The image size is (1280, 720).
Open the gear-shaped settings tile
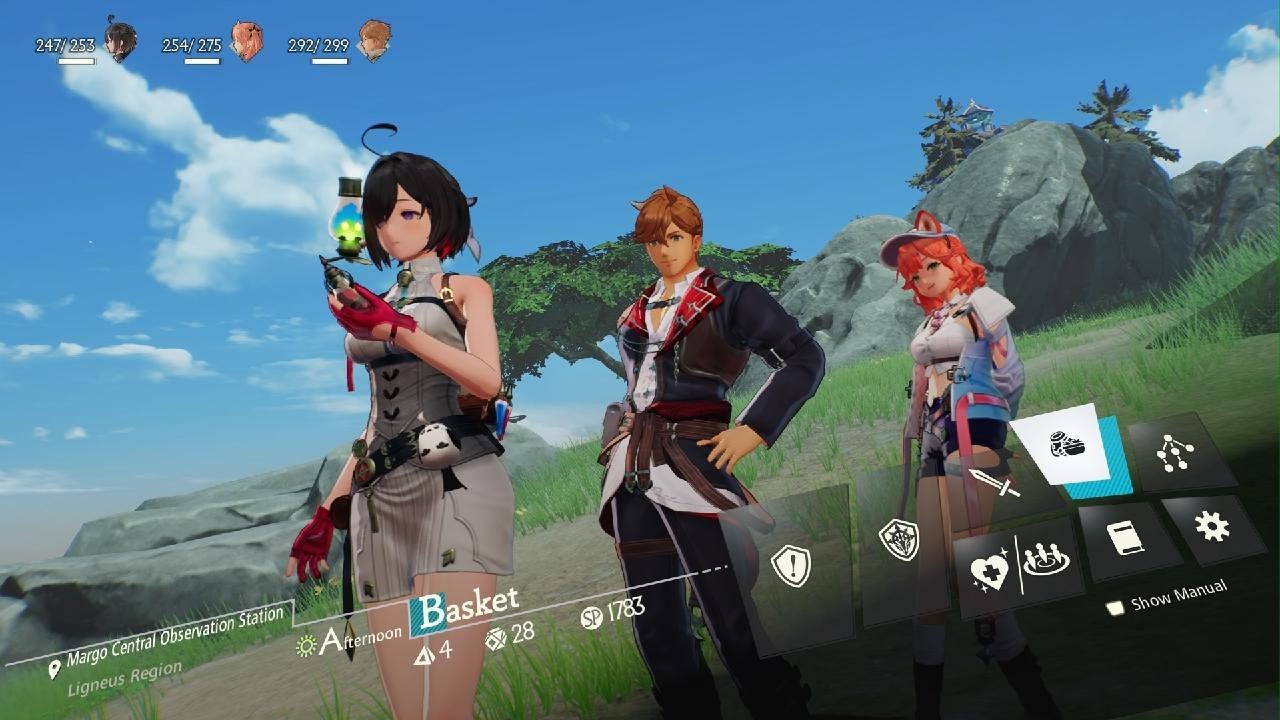(x=1212, y=525)
